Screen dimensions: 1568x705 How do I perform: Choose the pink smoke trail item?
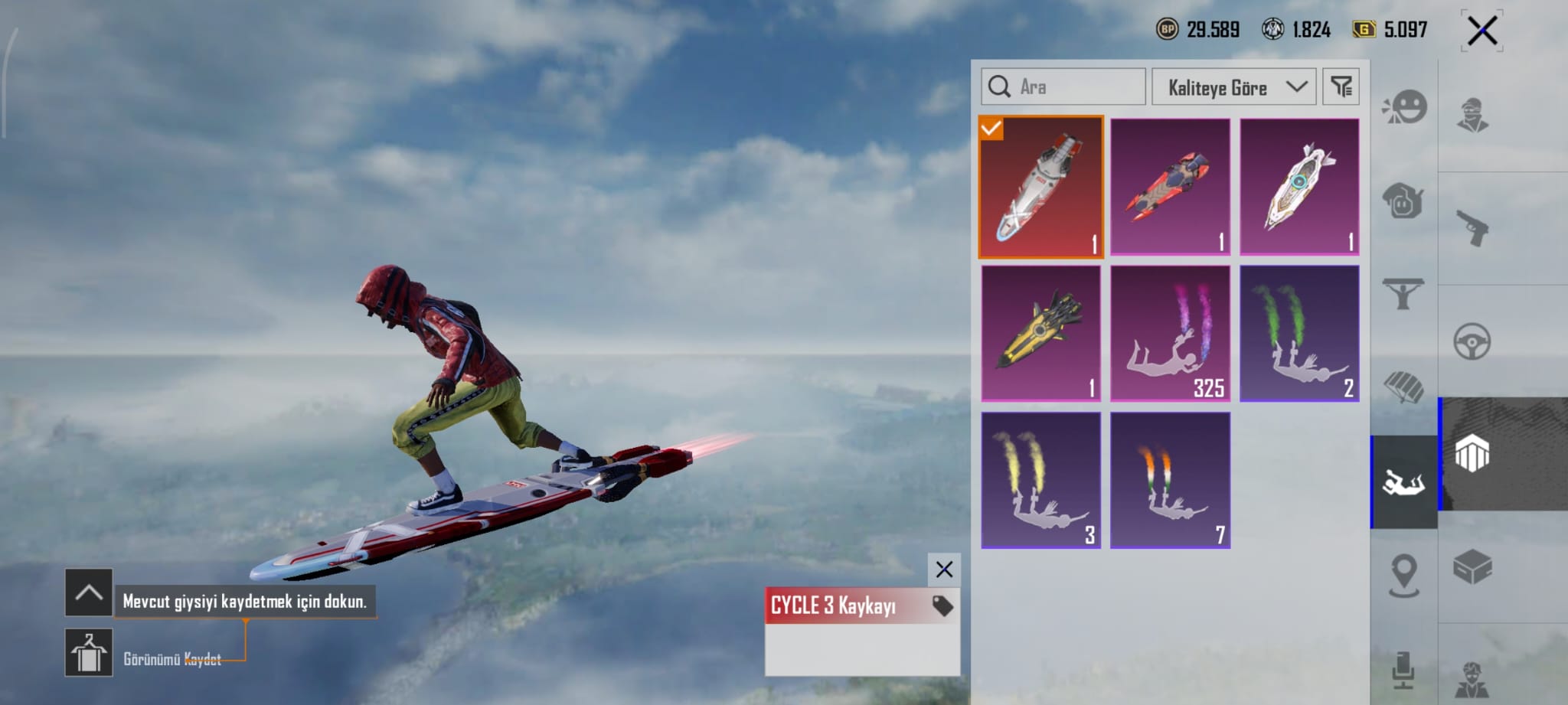click(1170, 333)
